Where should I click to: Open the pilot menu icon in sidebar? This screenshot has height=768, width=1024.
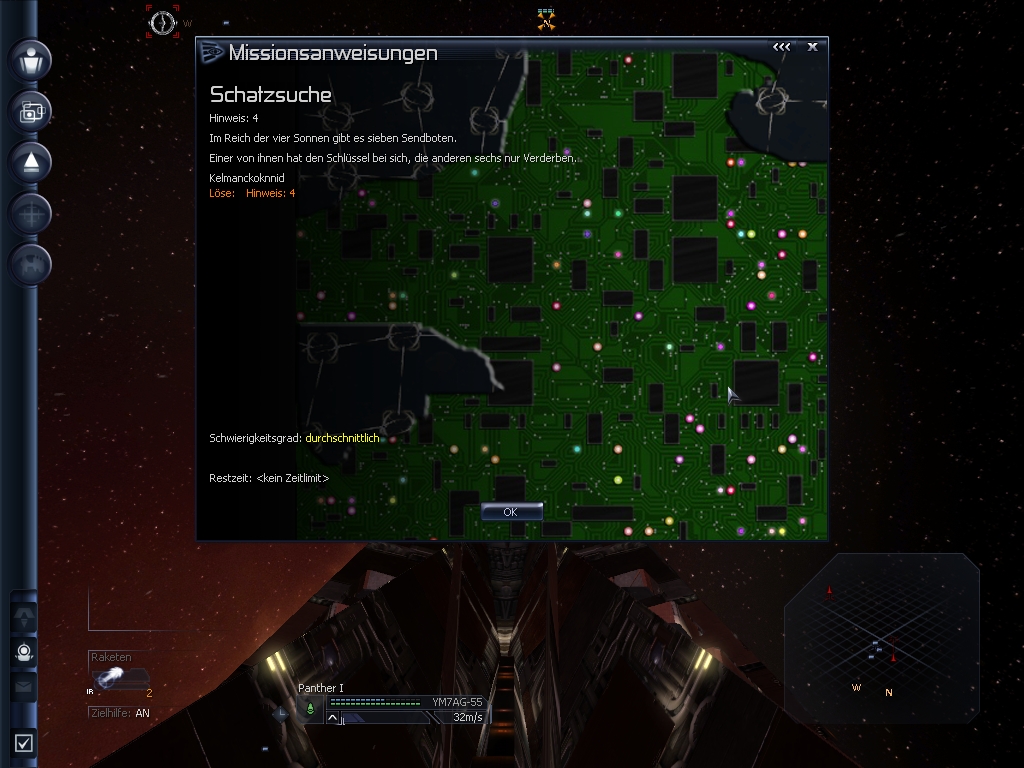[30, 59]
